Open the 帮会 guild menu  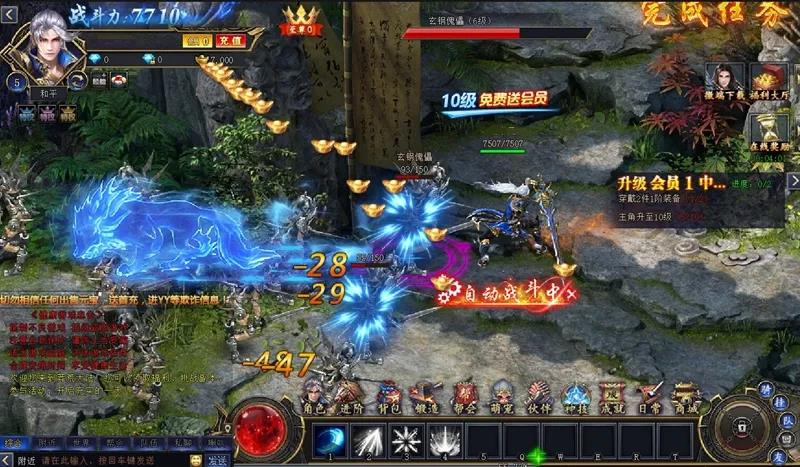click(464, 394)
